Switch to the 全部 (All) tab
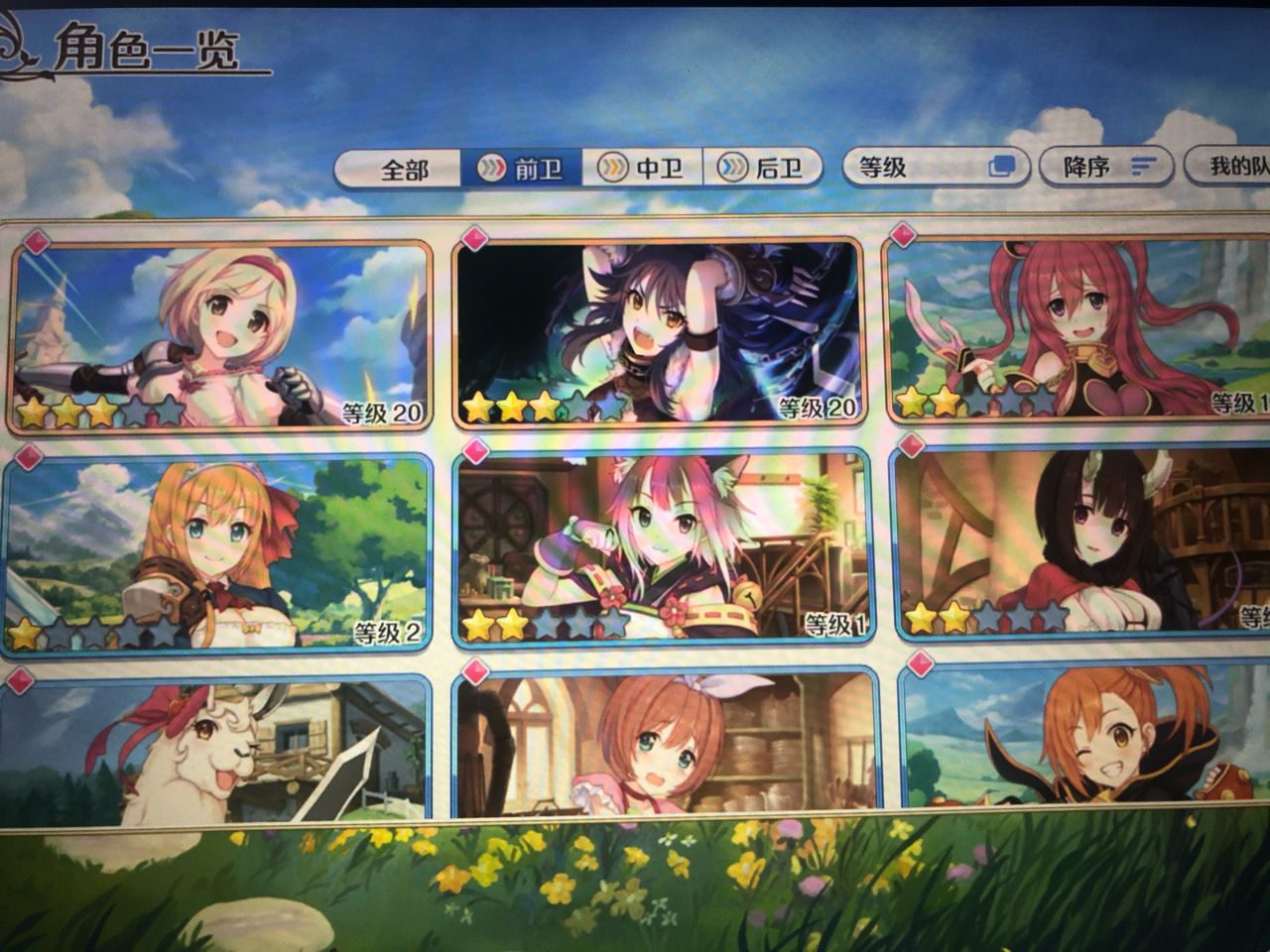1270x952 pixels. click(x=402, y=170)
